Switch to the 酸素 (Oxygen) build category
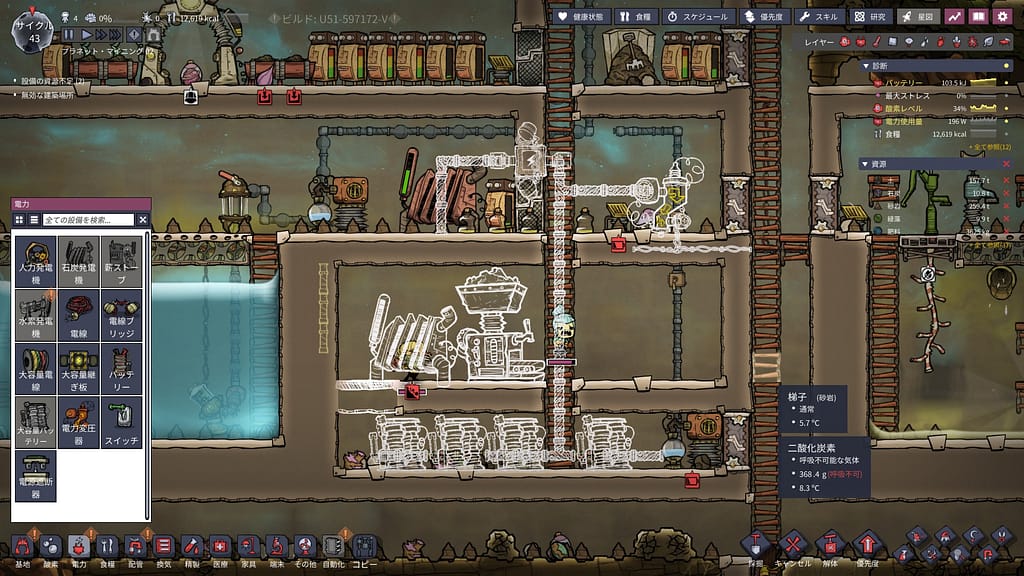This screenshot has height=576, width=1024. point(50,546)
